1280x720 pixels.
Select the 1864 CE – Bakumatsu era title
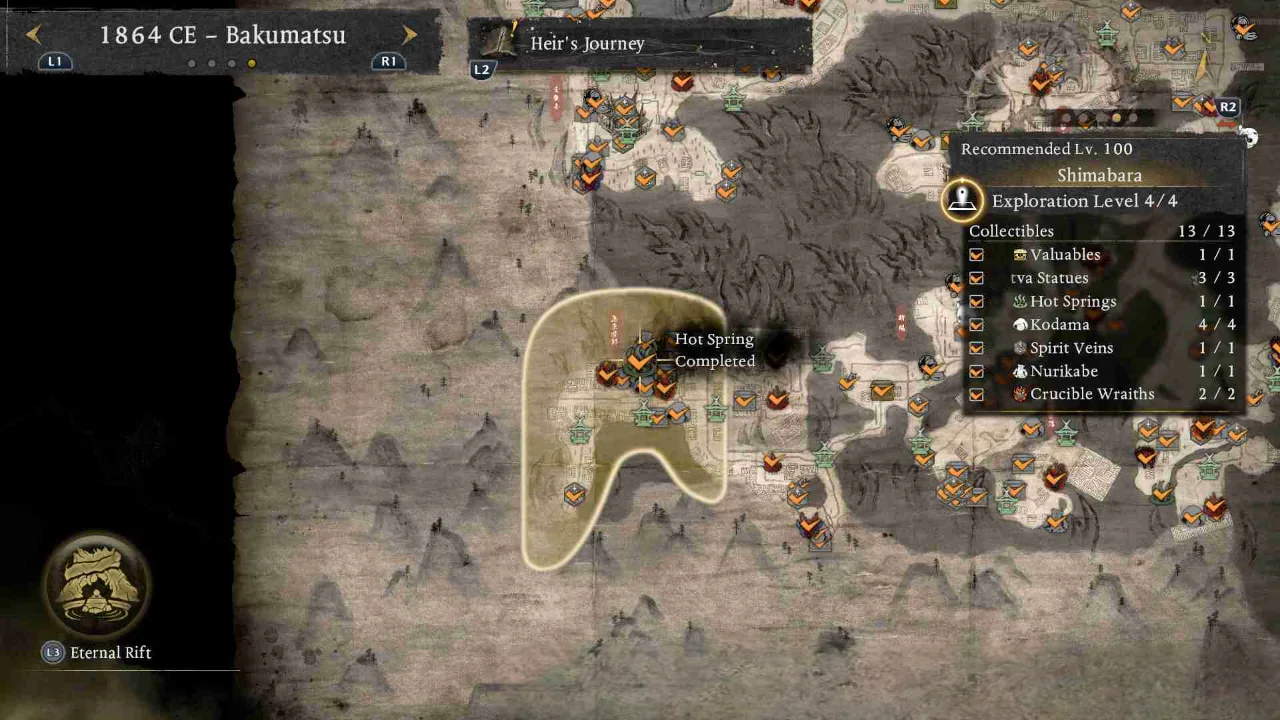222,35
